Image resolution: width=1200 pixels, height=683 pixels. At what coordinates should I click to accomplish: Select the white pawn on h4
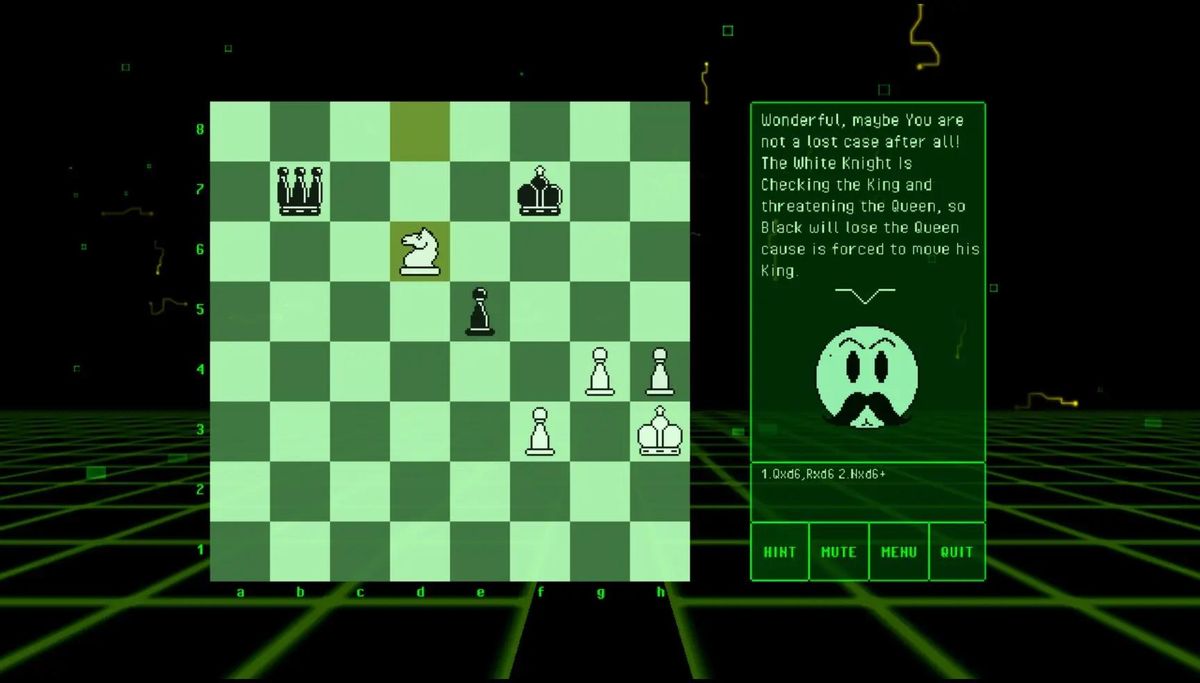click(660, 371)
